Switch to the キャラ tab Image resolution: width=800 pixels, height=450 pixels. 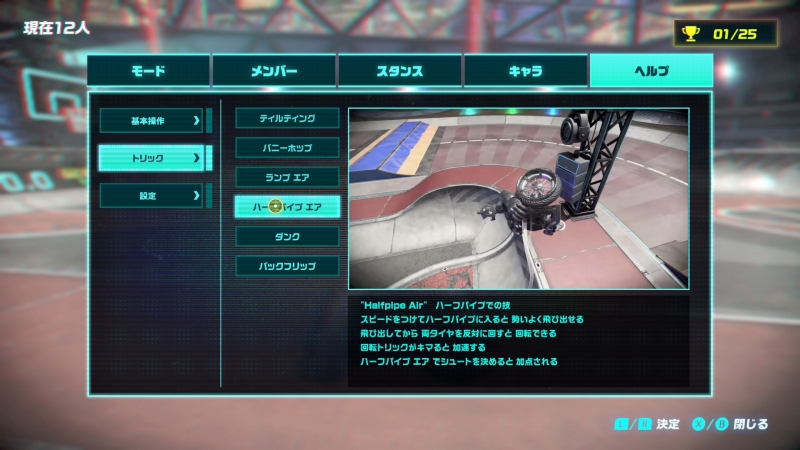525,71
